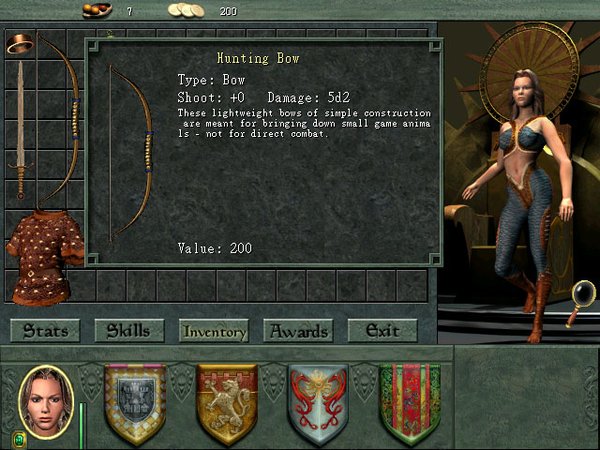Click the red and green striped shield
Image resolution: width=600 pixels, height=450 pixels.
pos(409,403)
